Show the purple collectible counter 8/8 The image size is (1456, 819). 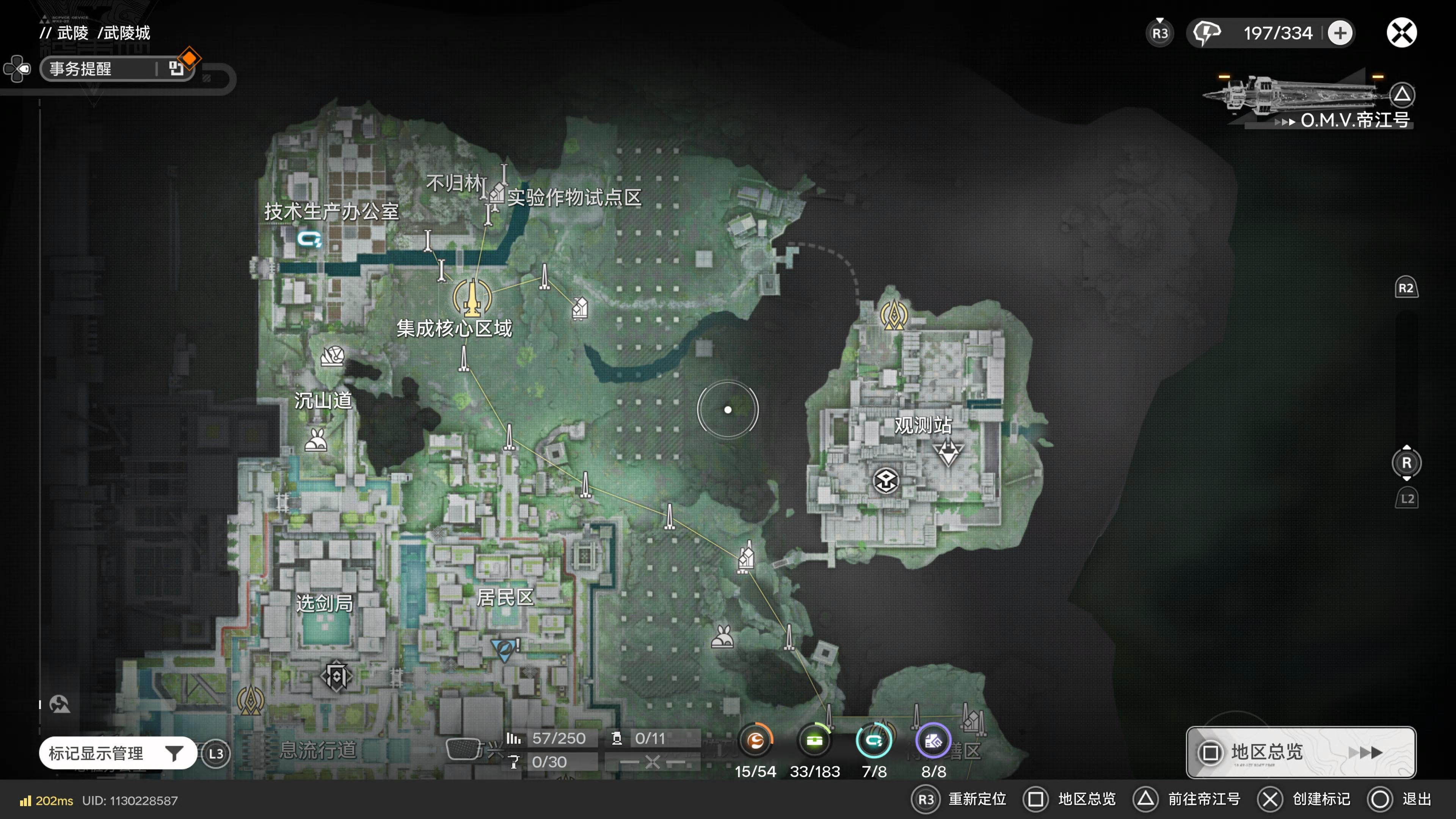tap(933, 741)
